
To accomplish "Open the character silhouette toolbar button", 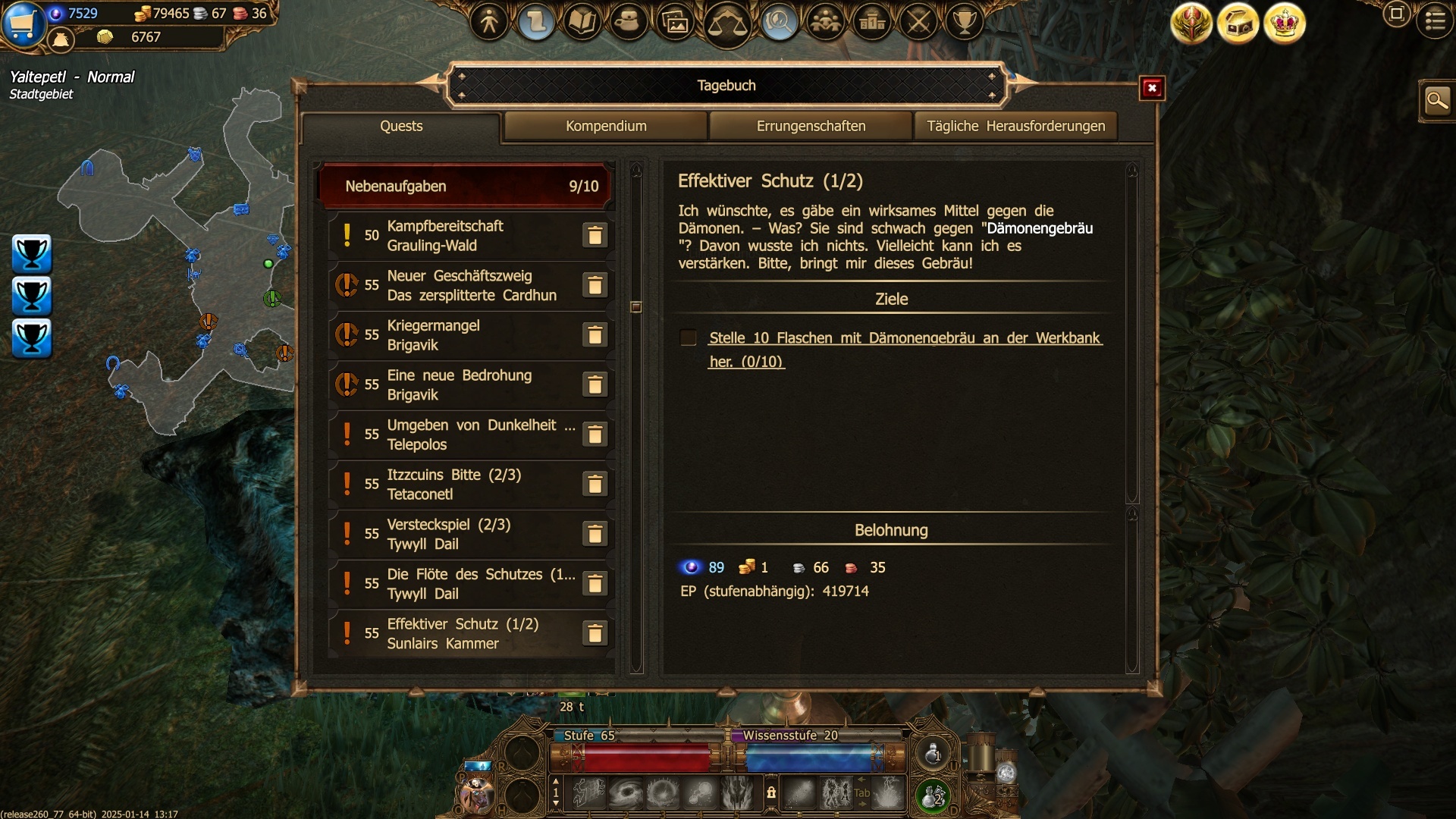I will [489, 21].
